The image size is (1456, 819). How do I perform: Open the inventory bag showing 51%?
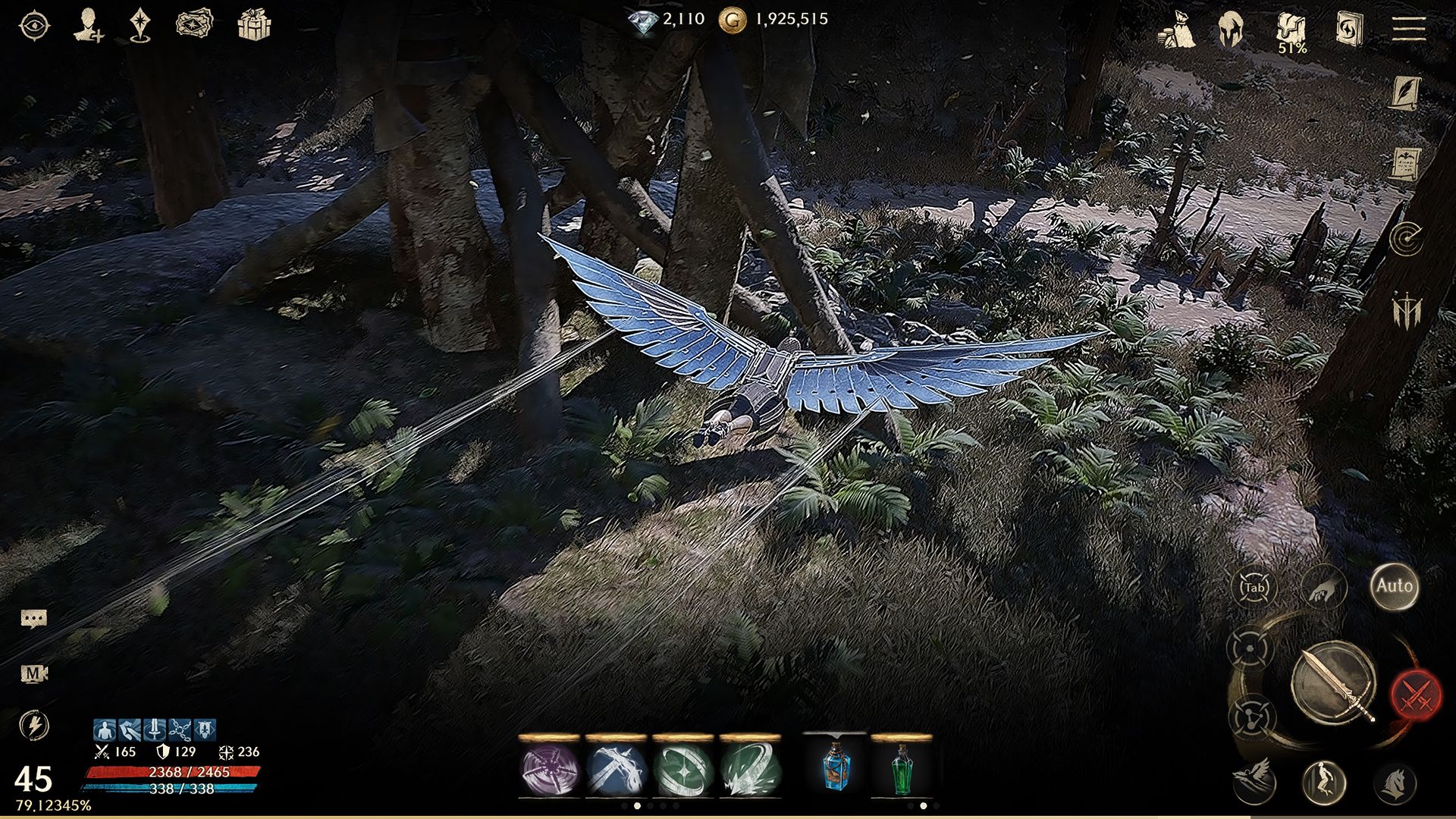tap(1291, 29)
